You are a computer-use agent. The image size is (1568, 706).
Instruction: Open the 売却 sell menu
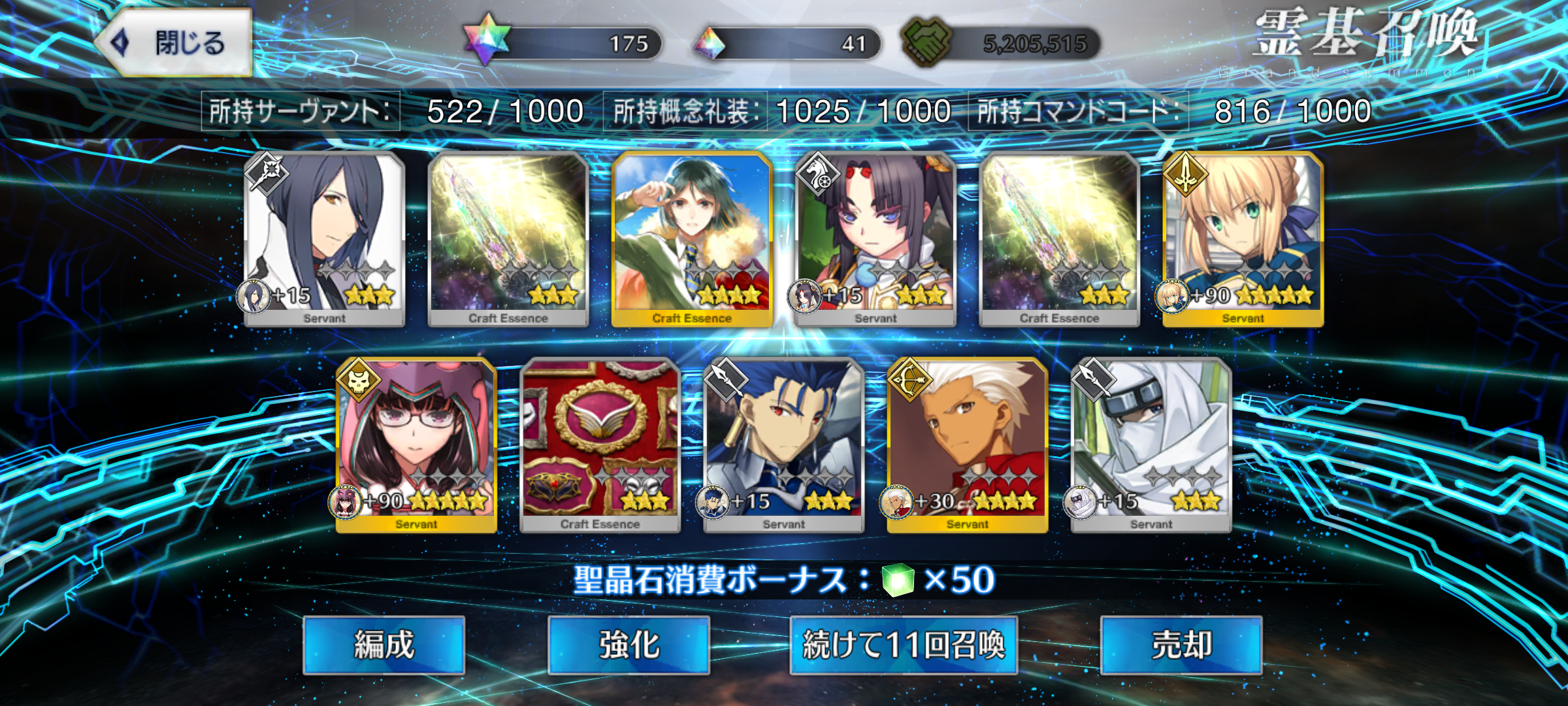click(1181, 645)
